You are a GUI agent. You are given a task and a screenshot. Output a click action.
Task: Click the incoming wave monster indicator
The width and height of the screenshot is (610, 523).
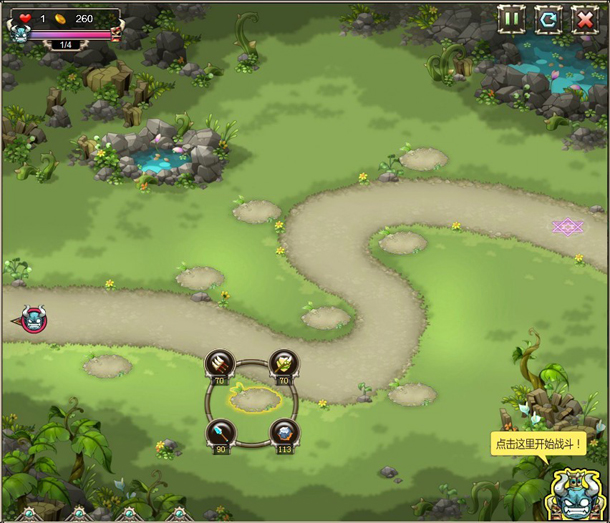[x=33, y=320]
